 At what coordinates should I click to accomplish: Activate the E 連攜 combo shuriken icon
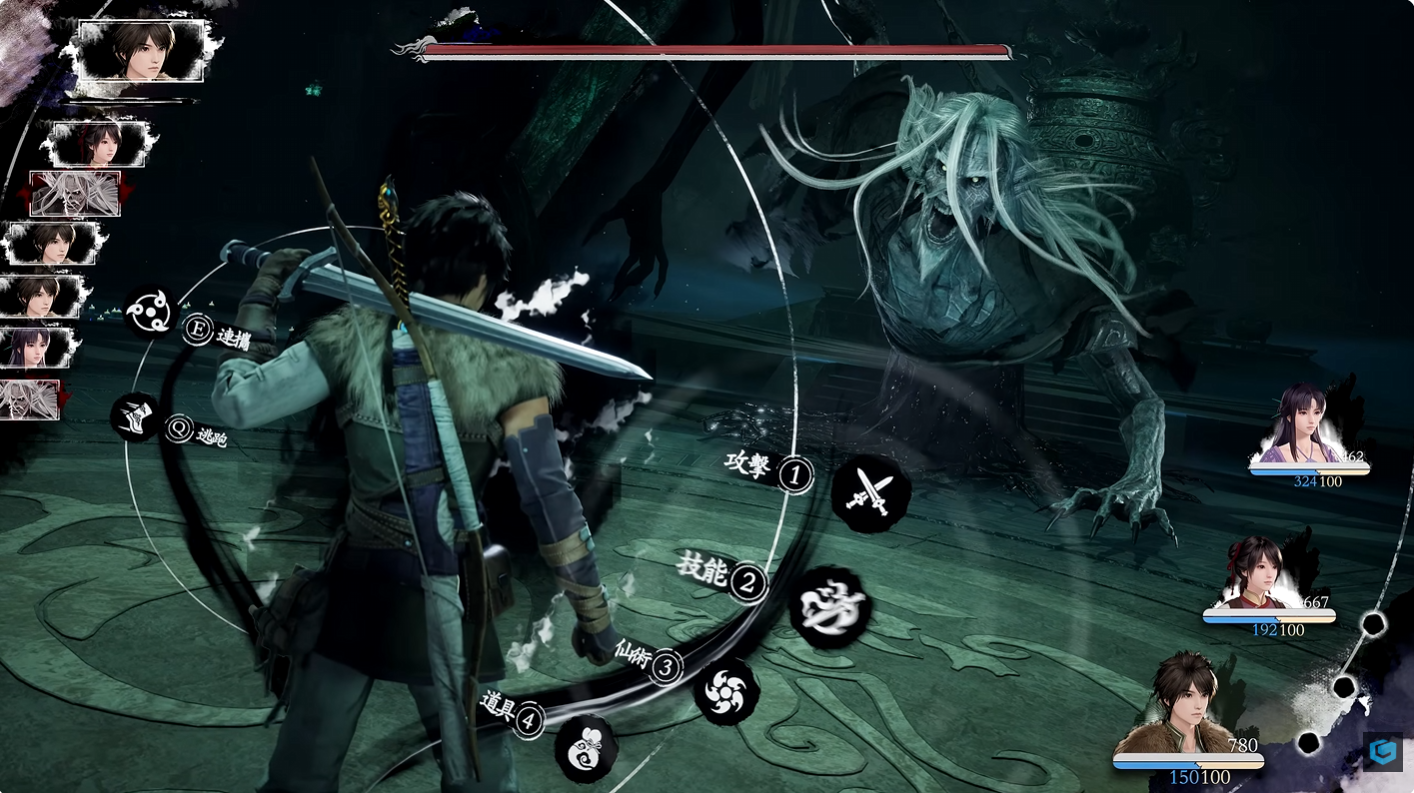click(196, 331)
